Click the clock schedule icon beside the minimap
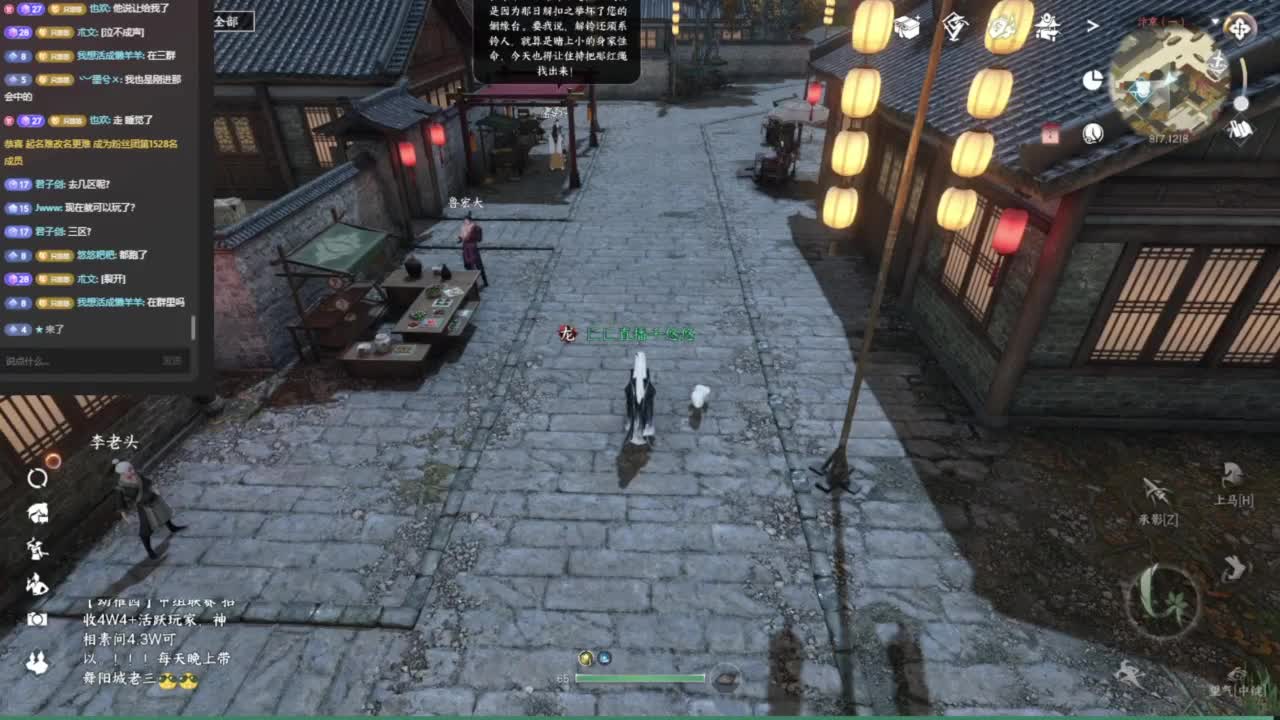Image resolution: width=1280 pixels, height=720 pixels. pyautogui.click(x=1093, y=133)
